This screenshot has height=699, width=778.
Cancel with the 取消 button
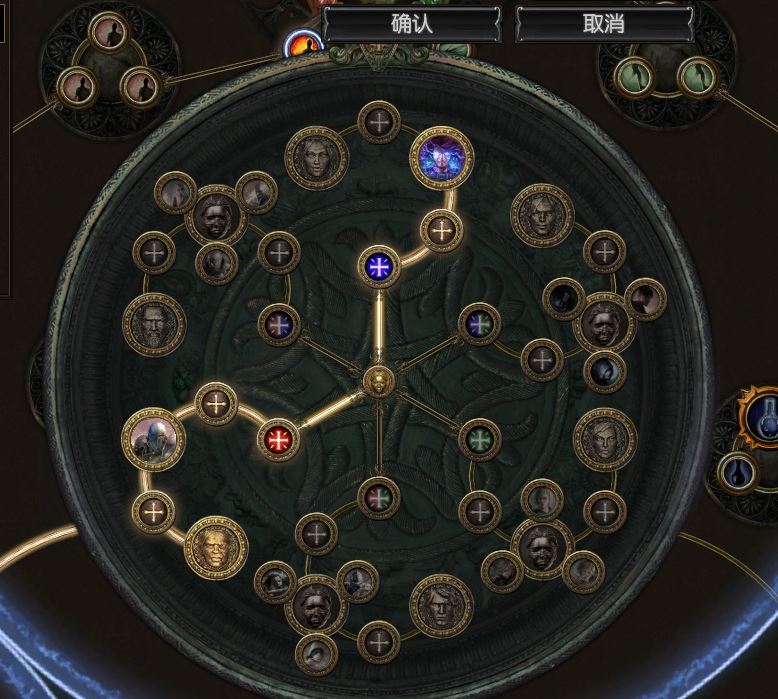[603, 24]
